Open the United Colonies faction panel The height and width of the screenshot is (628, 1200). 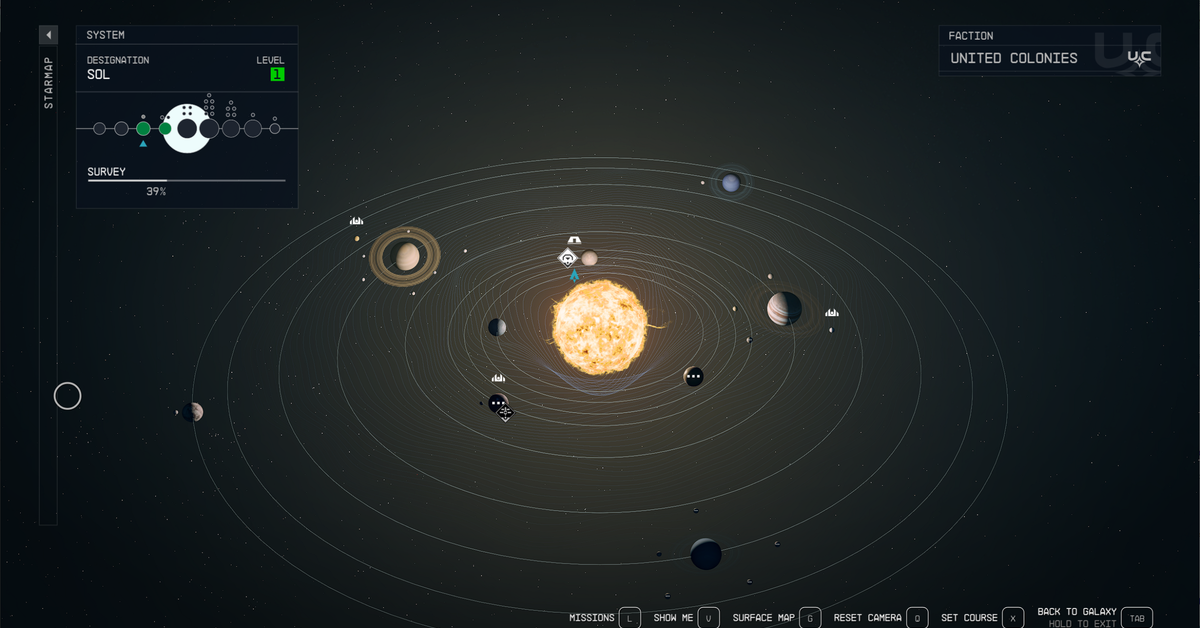[x=1049, y=58]
